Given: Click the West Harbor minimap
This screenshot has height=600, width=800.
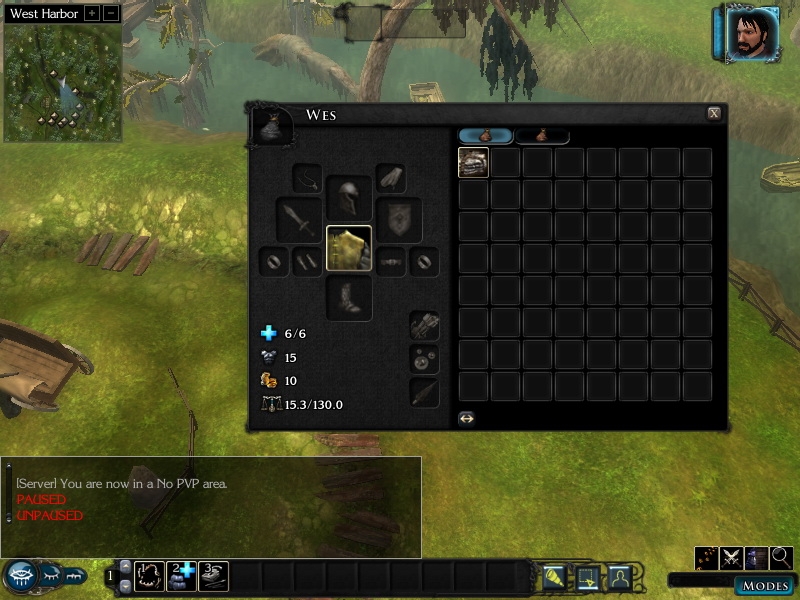Looking at the screenshot, I should click(63, 82).
